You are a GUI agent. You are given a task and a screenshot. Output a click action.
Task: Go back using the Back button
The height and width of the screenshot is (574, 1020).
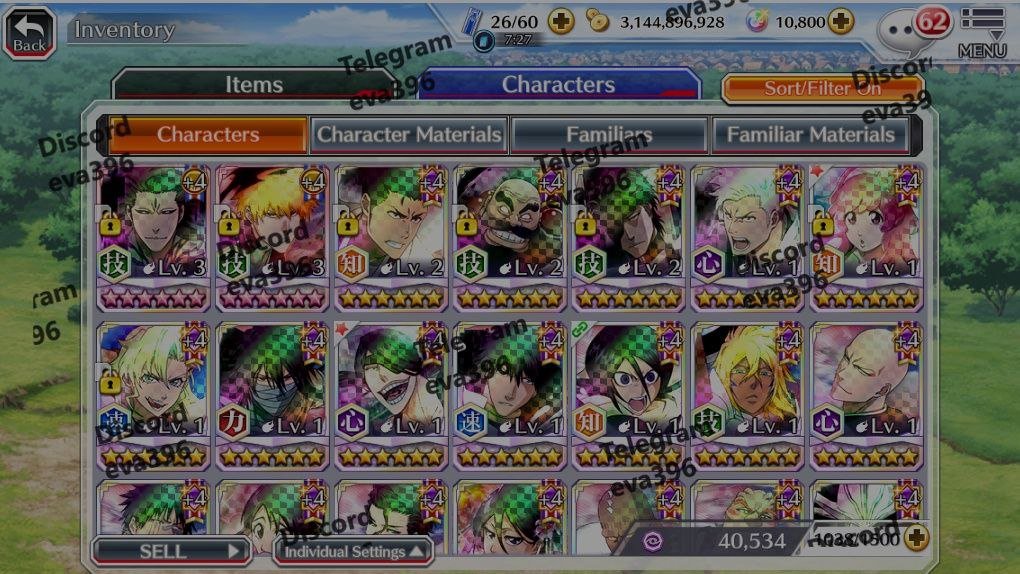coord(30,31)
